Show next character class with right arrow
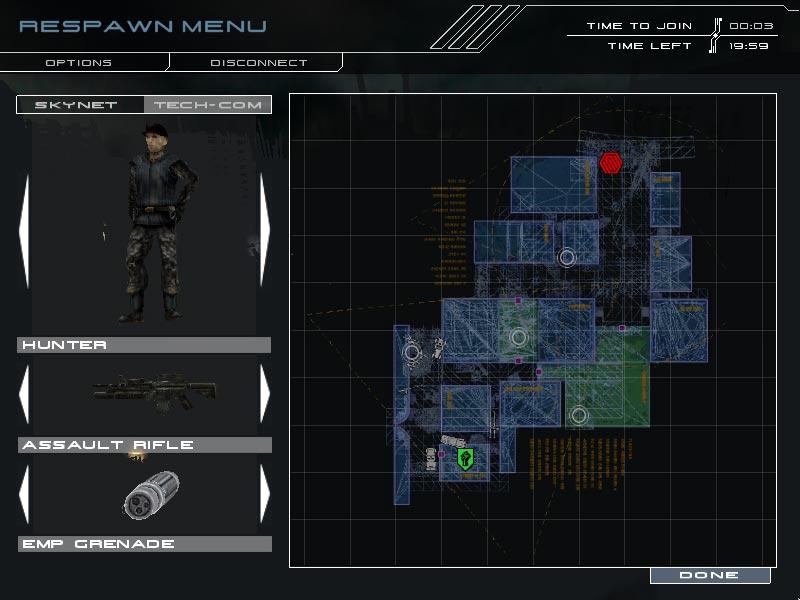 pos(264,231)
